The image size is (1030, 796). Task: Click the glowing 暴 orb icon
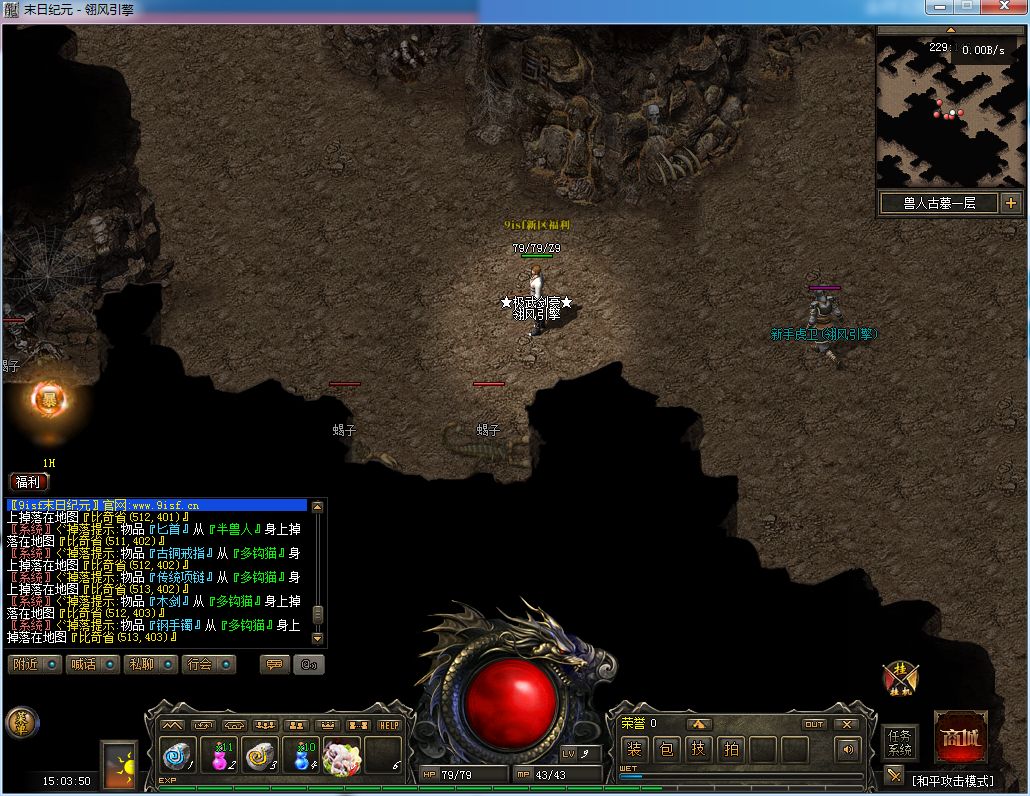pyautogui.click(x=49, y=400)
